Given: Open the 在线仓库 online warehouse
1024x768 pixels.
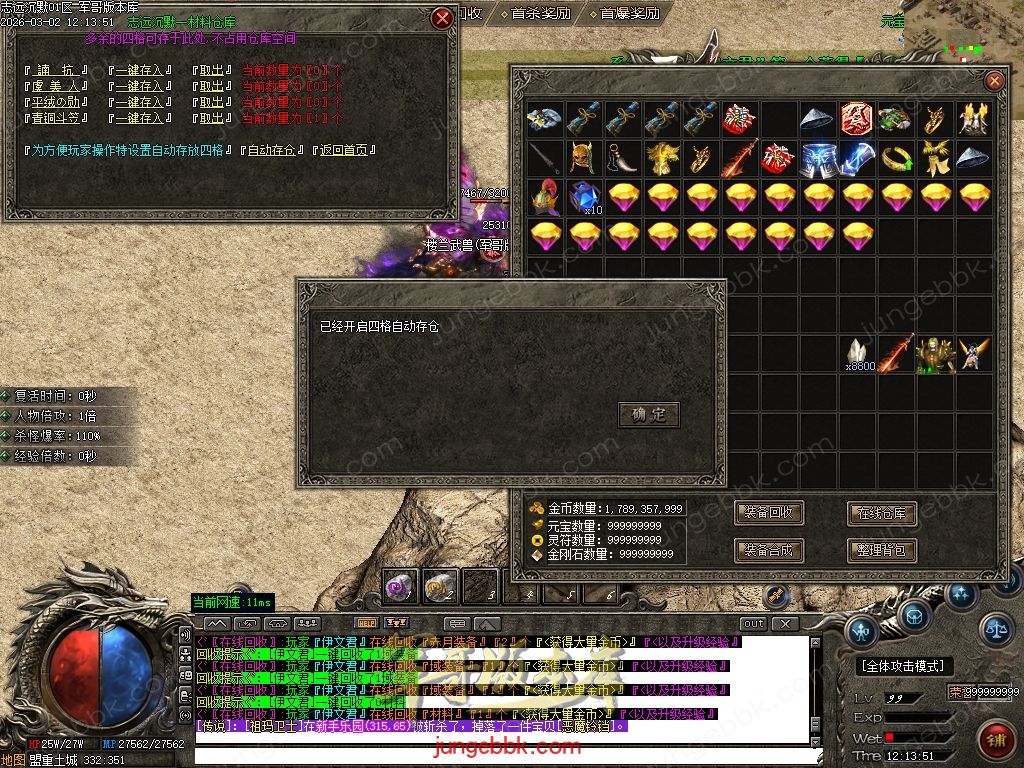Looking at the screenshot, I should pos(882,513).
